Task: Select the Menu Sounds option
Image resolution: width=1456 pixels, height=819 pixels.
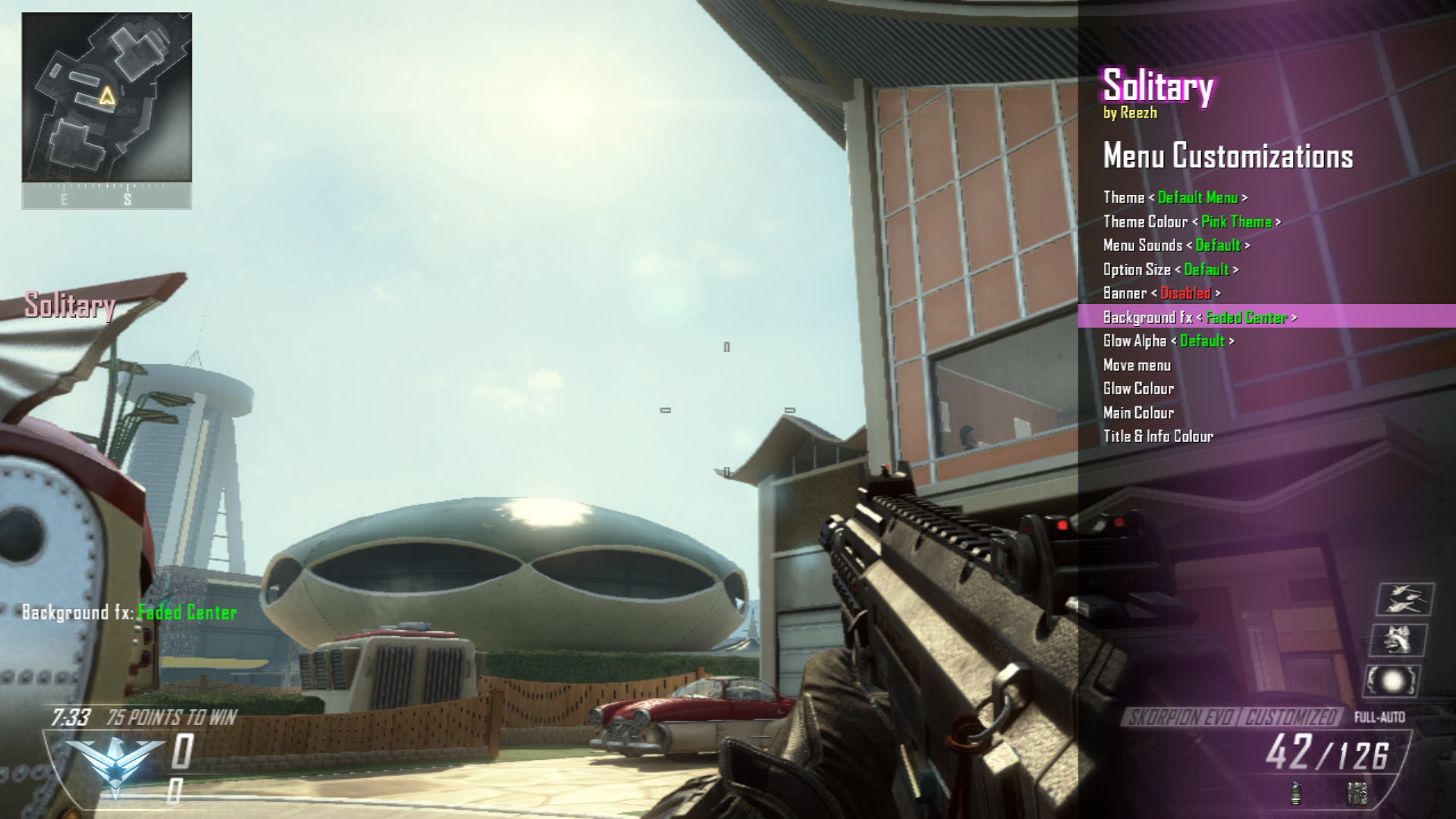Action: (x=1175, y=246)
